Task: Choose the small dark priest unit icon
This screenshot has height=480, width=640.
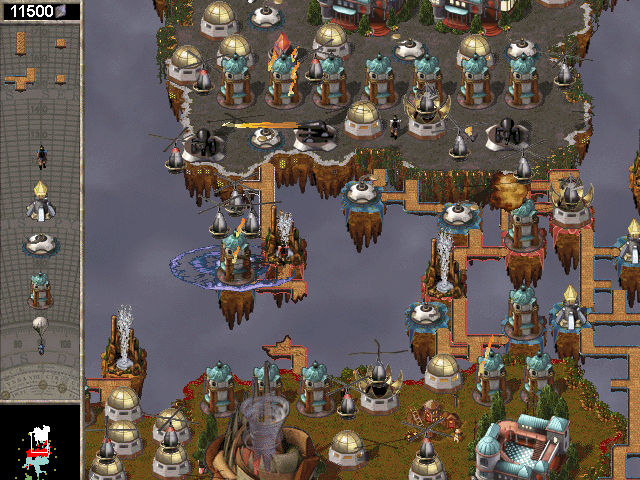Action: tap(41, 155)
